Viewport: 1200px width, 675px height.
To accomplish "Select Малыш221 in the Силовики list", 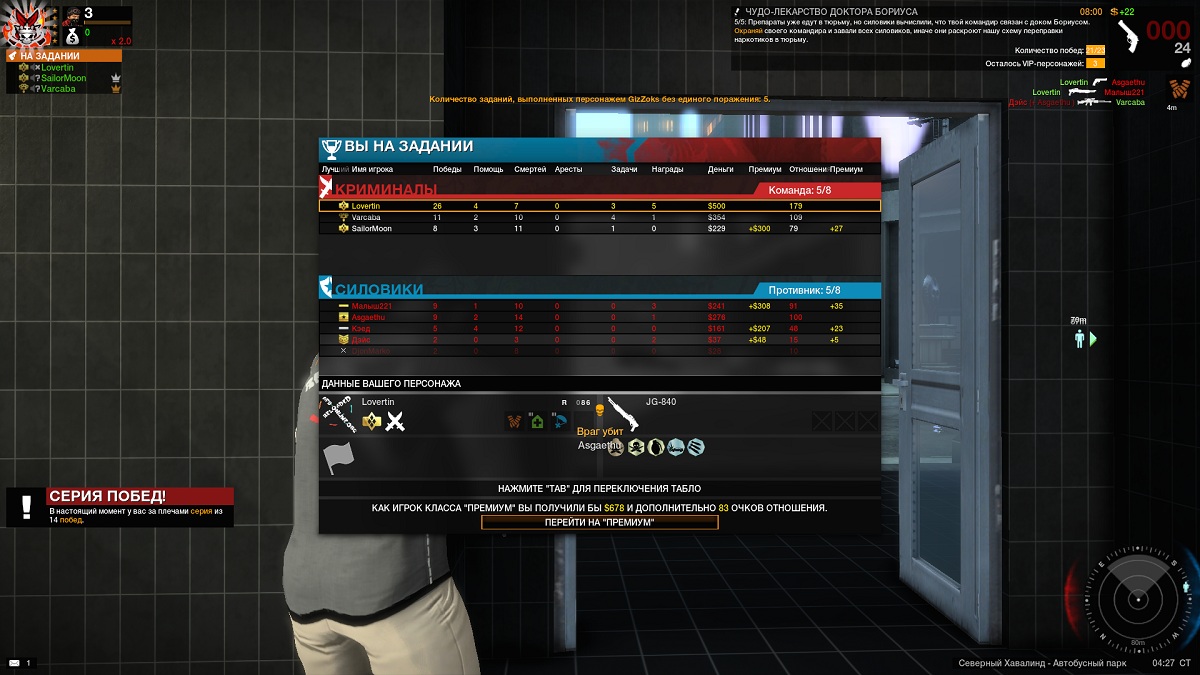I will point(599,305).
